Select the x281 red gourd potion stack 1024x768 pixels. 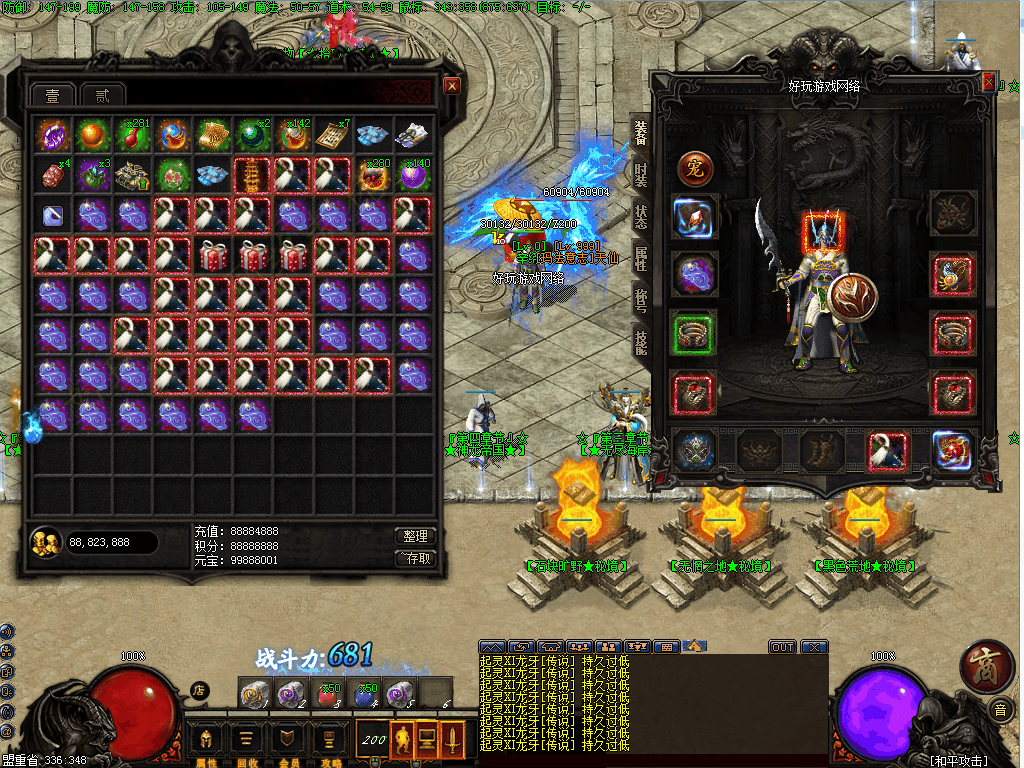(x=133, y=135)
